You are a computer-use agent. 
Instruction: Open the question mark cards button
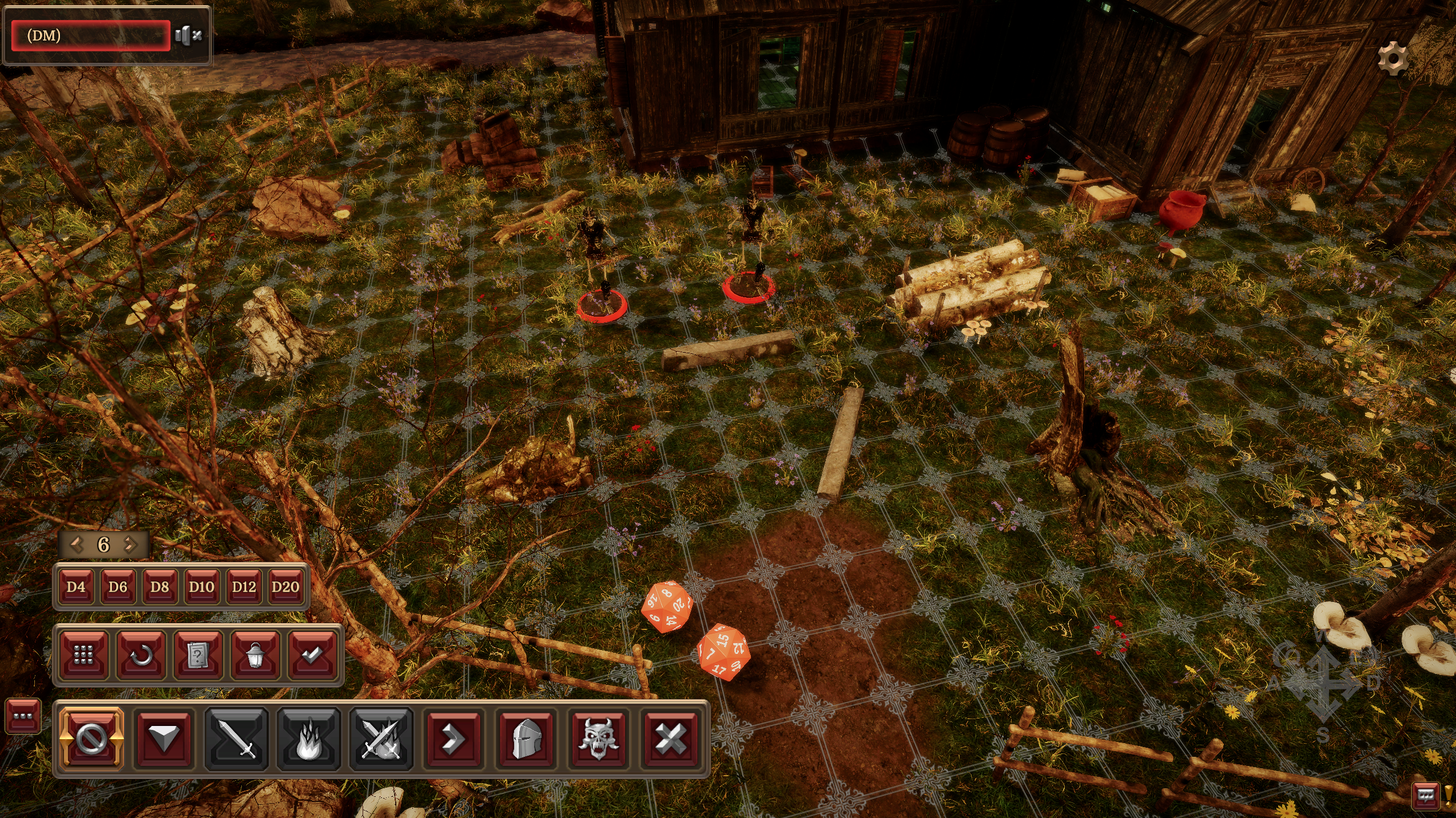(198, 655)
